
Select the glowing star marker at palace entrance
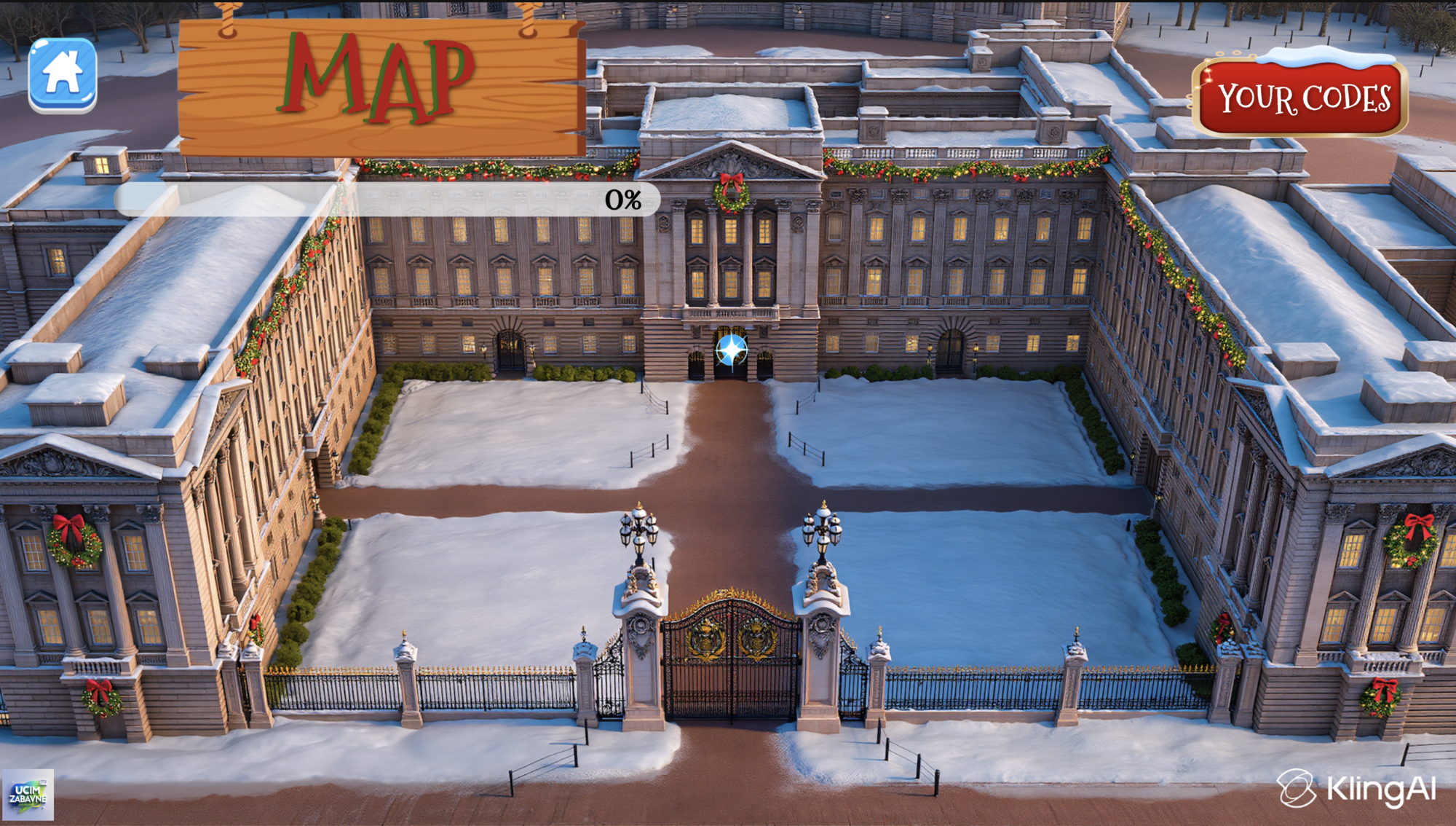click(732, 350)
